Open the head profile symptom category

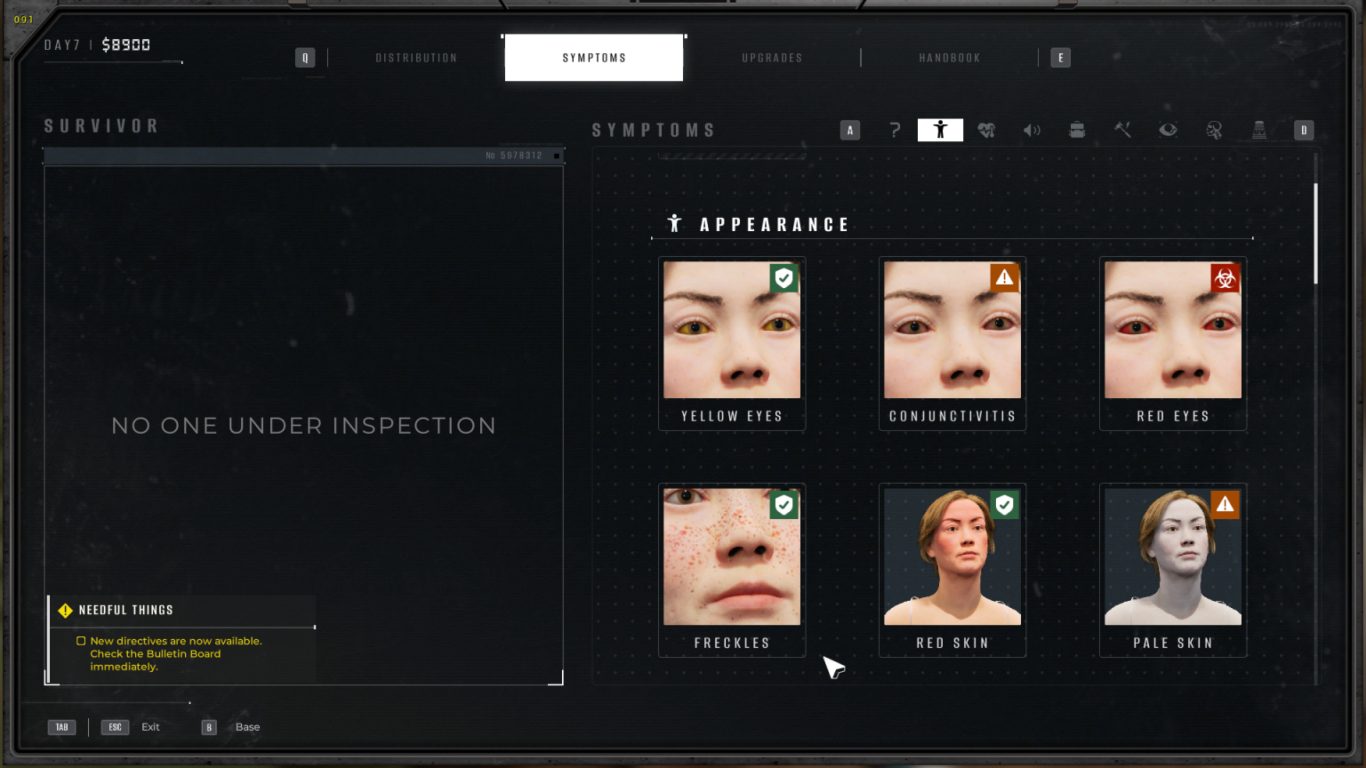click(x=1214, y=130)
